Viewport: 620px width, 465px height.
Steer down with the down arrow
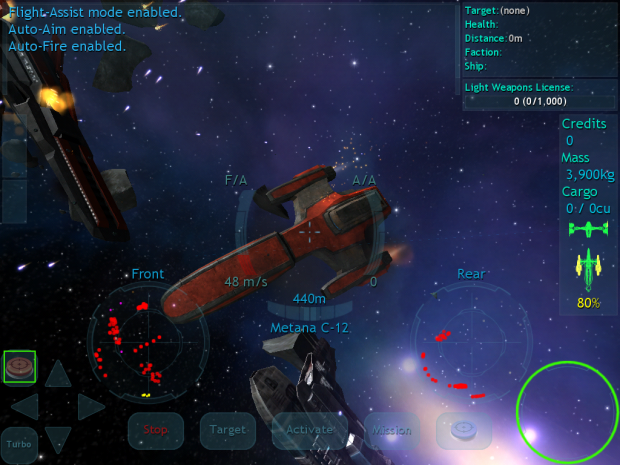coord(58,437)
